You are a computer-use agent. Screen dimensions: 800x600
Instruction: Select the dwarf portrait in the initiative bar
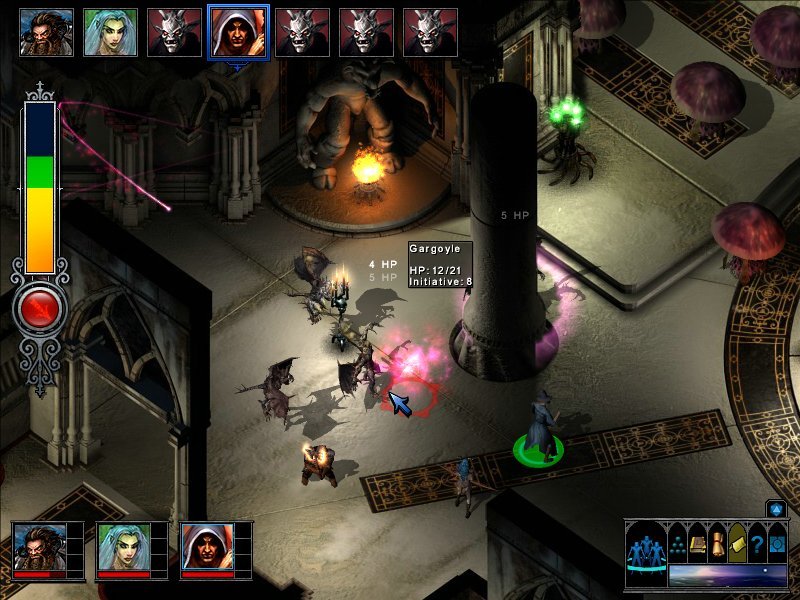tap(46, 32)
